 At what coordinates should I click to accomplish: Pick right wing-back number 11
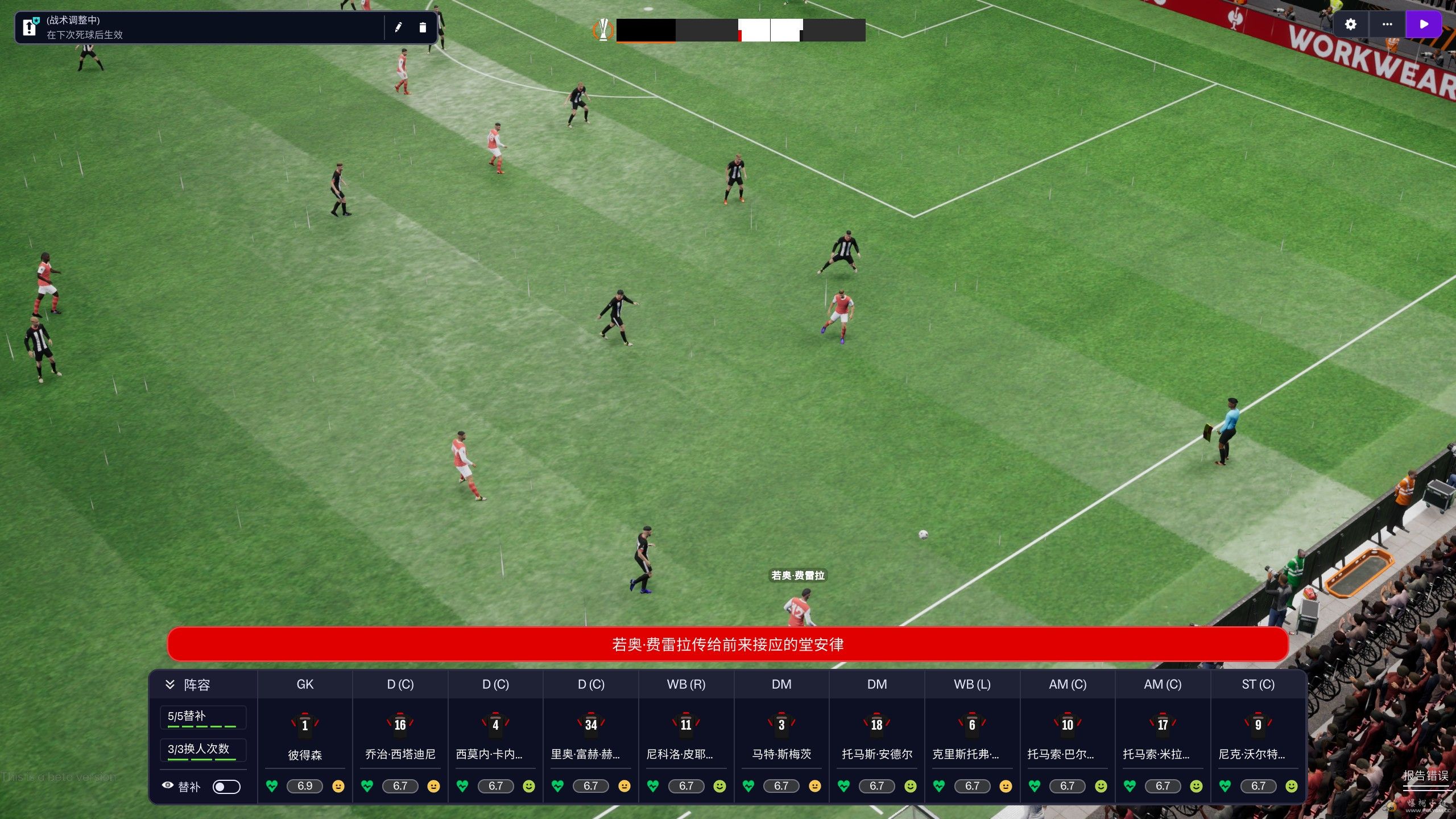[x=686, y=738]
